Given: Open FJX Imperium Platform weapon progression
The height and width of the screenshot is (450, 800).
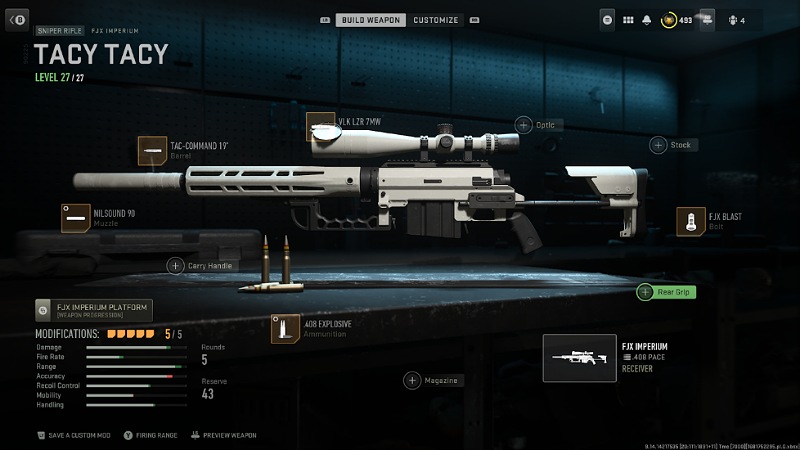Looking at the screenshot, I should (93, 310).
